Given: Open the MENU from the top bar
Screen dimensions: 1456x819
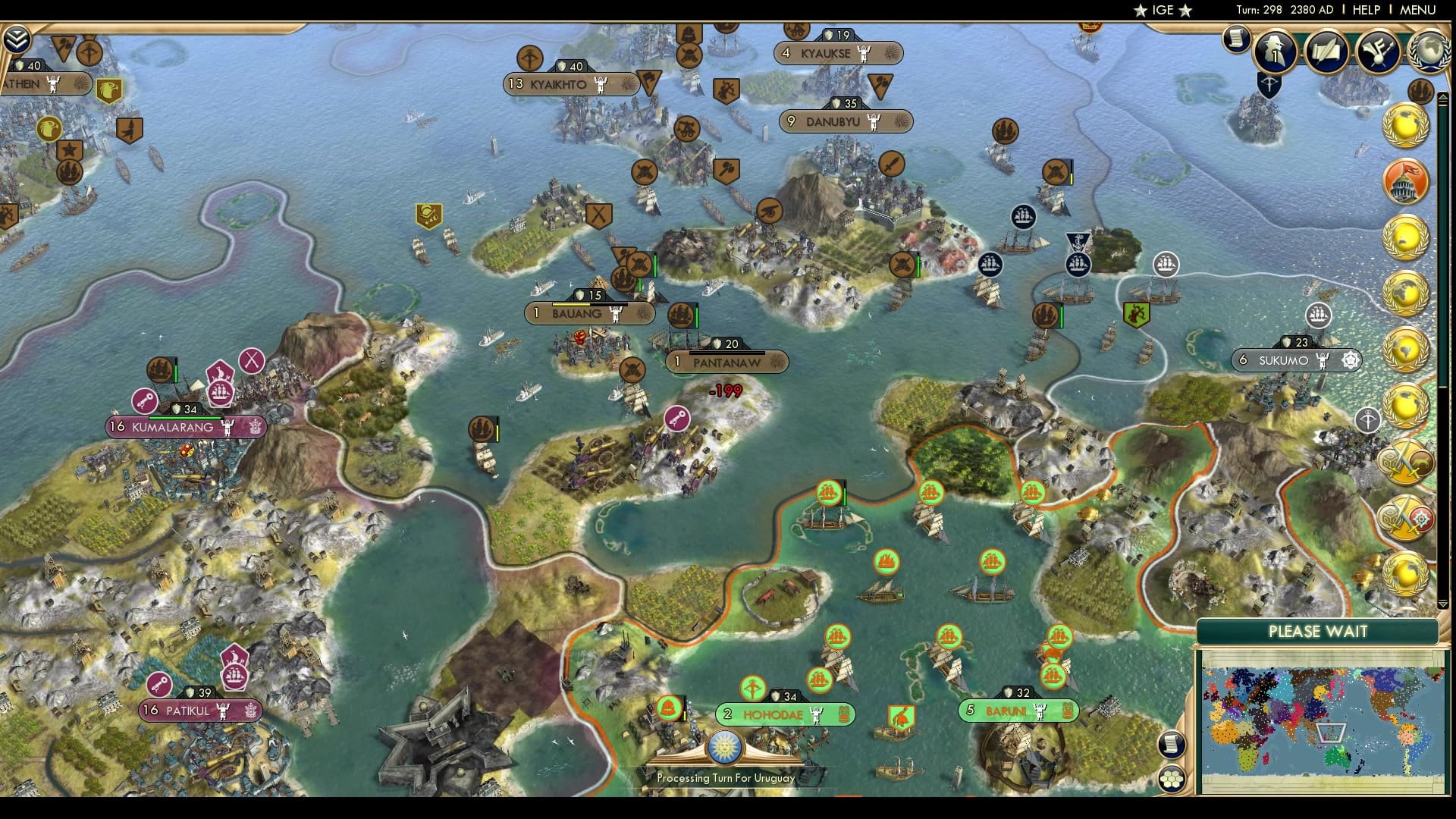Looking at the screenshot, I should click(1417, 10).
